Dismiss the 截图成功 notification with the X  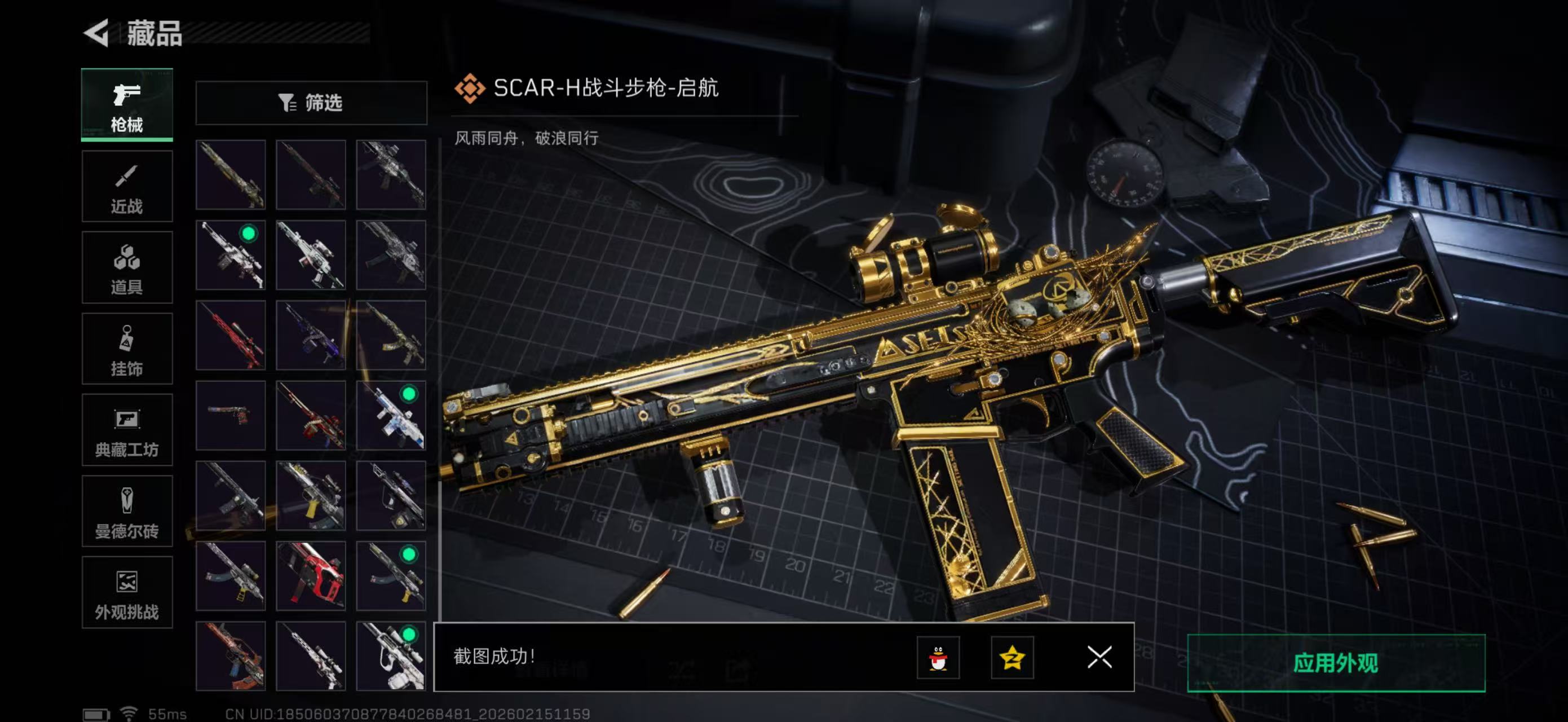[1099, 658]
